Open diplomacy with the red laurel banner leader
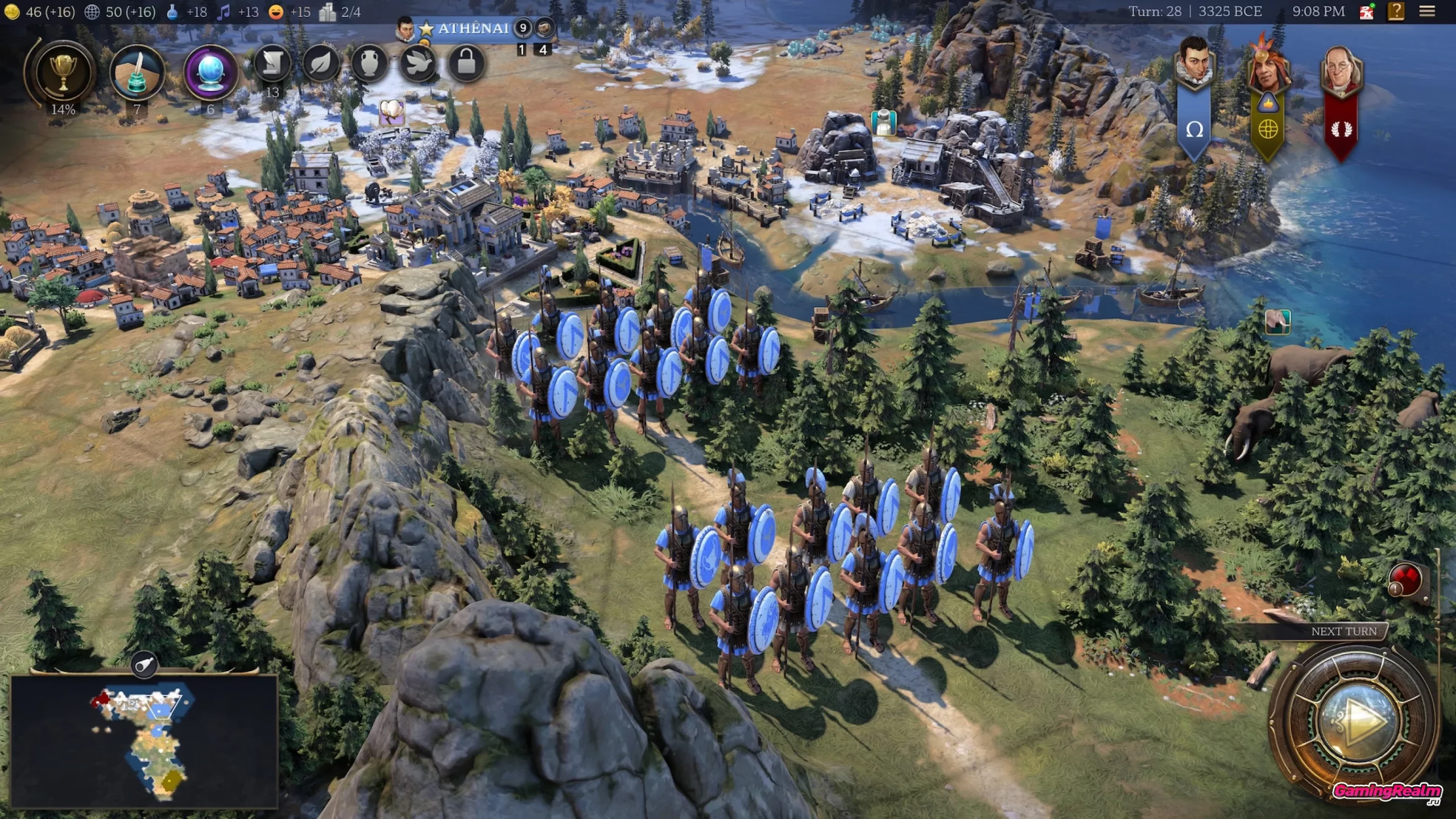The height and width of the screenshot is (819, 1456). click(x=1341, y=68)
